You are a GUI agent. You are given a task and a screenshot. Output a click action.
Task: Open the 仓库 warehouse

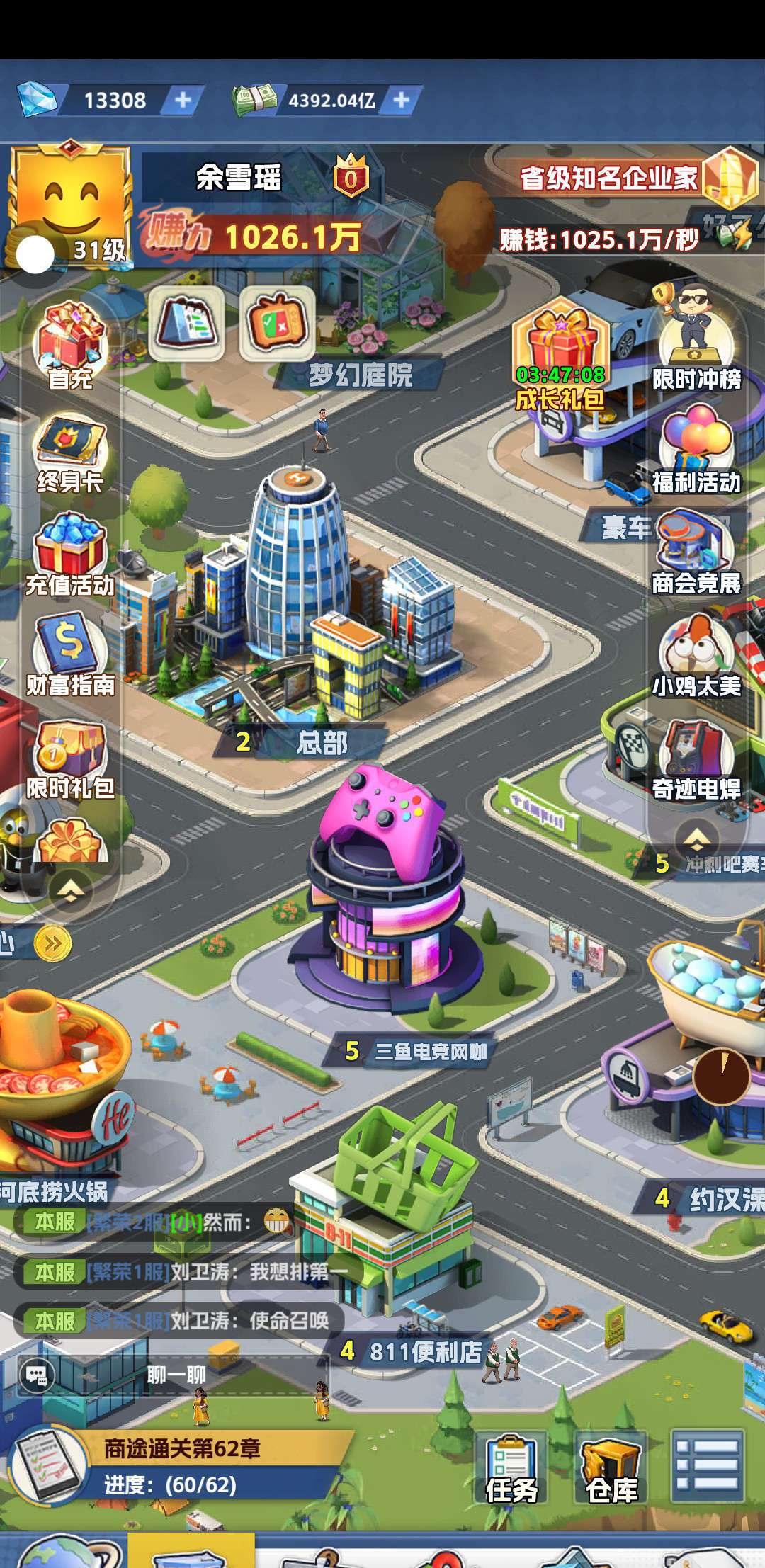tap(611, 1467)
